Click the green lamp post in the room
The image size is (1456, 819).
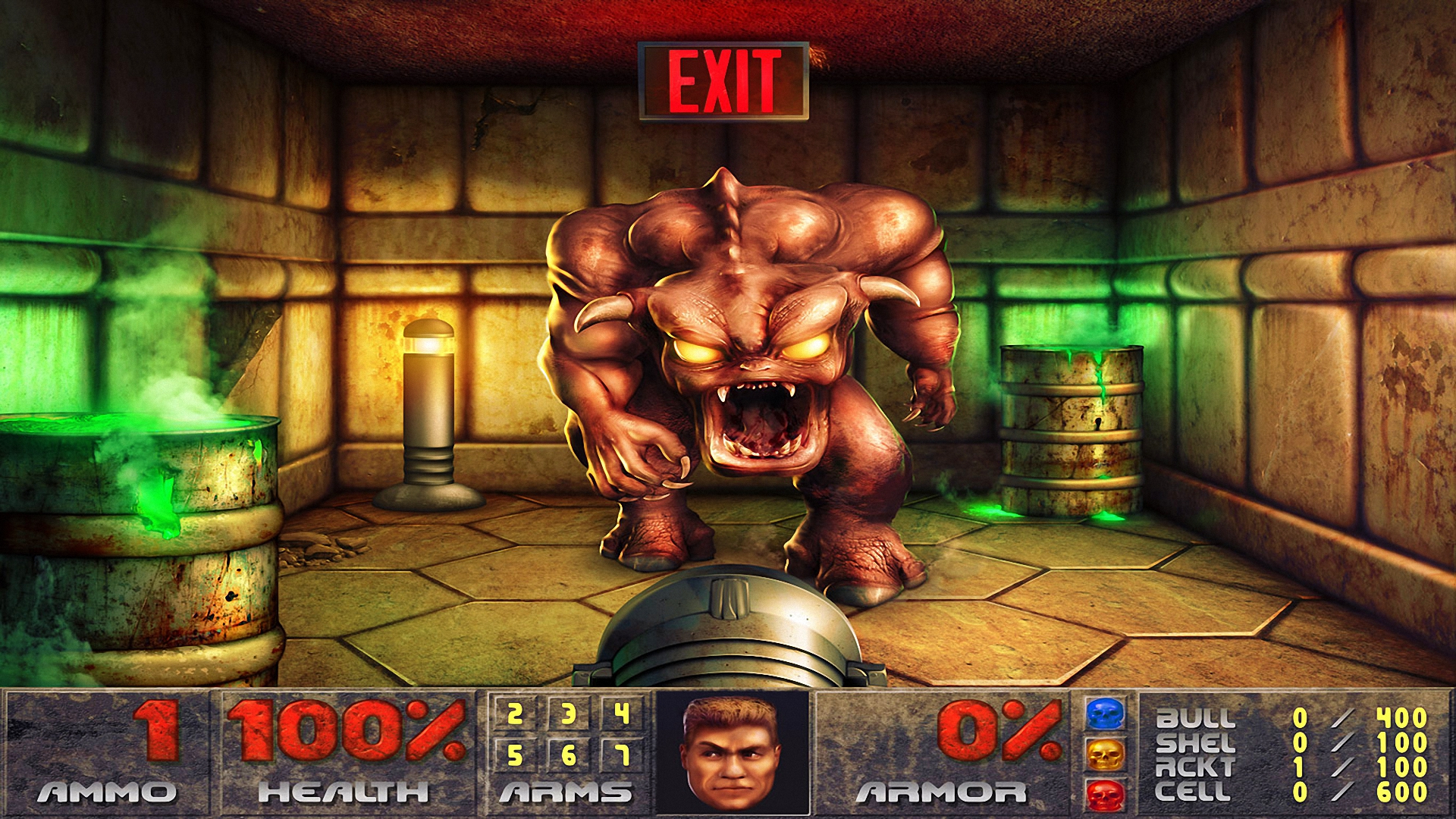[428, 409]
